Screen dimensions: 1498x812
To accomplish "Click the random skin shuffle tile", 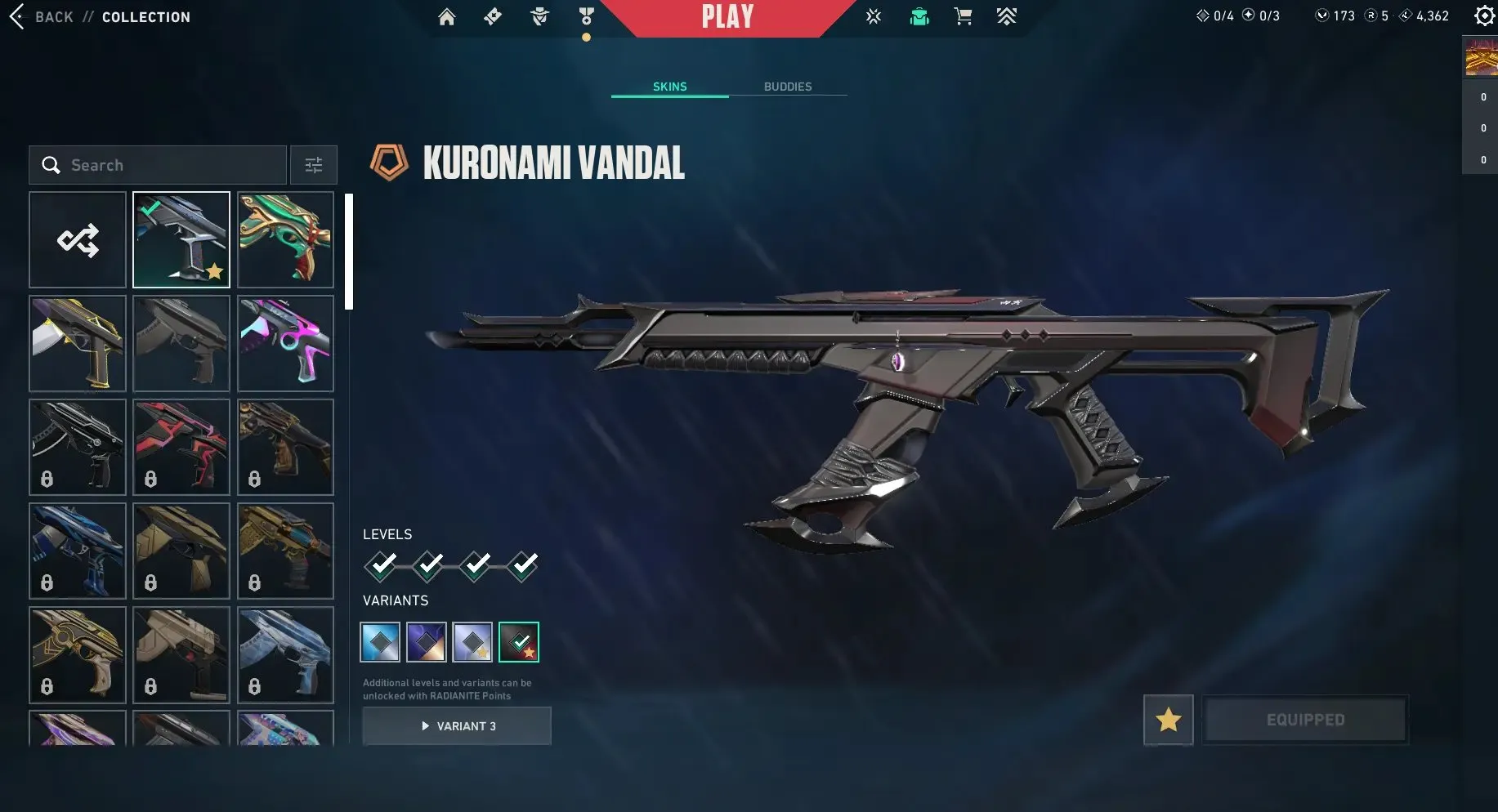I will (77, 239).
